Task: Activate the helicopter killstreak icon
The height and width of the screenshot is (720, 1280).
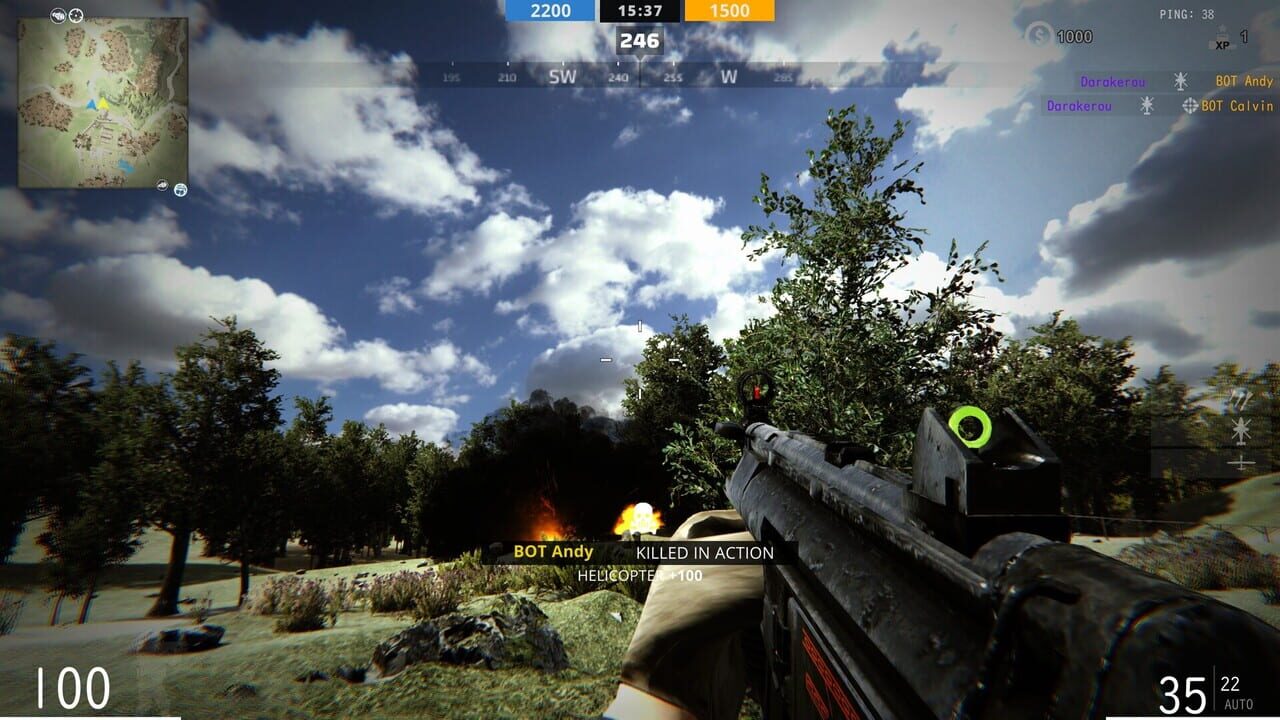Action: [1241, 431]
